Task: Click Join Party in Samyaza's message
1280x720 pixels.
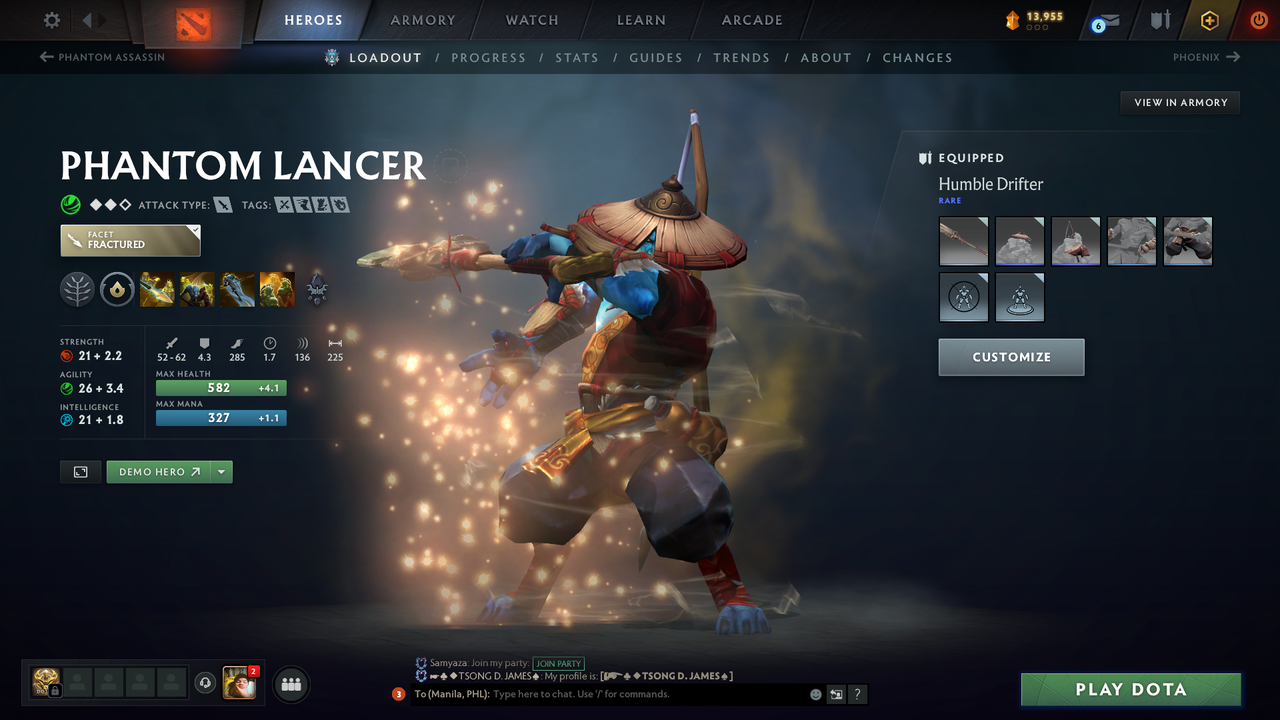Action: 558,663
